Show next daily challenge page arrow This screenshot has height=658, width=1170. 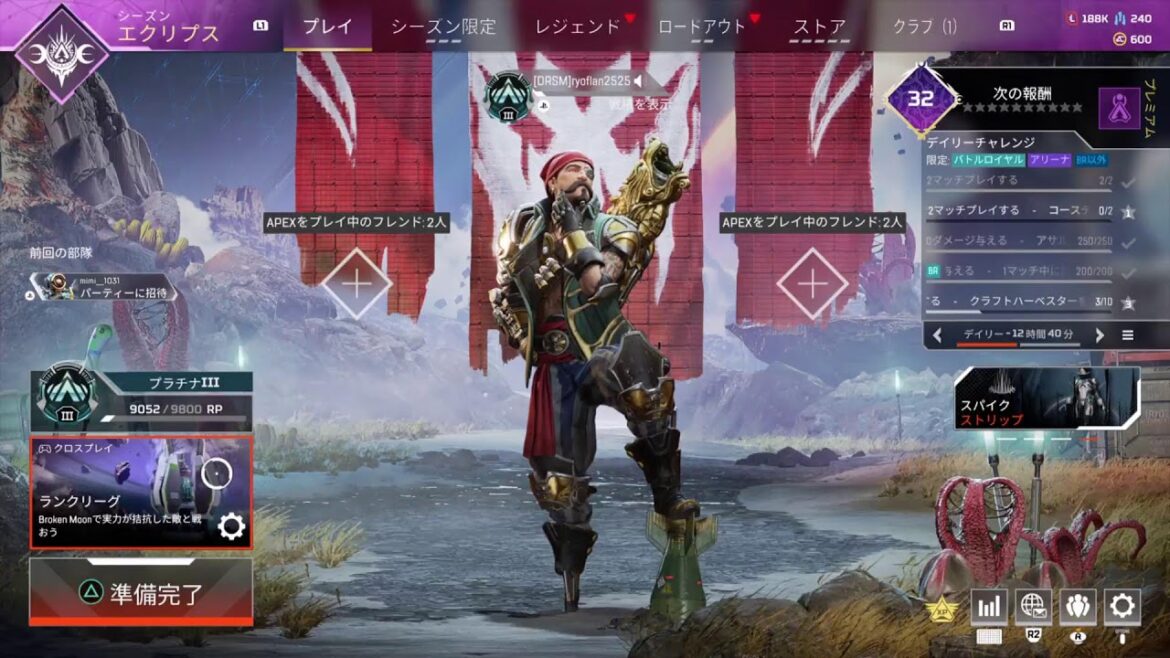(x=1099, y=335)
